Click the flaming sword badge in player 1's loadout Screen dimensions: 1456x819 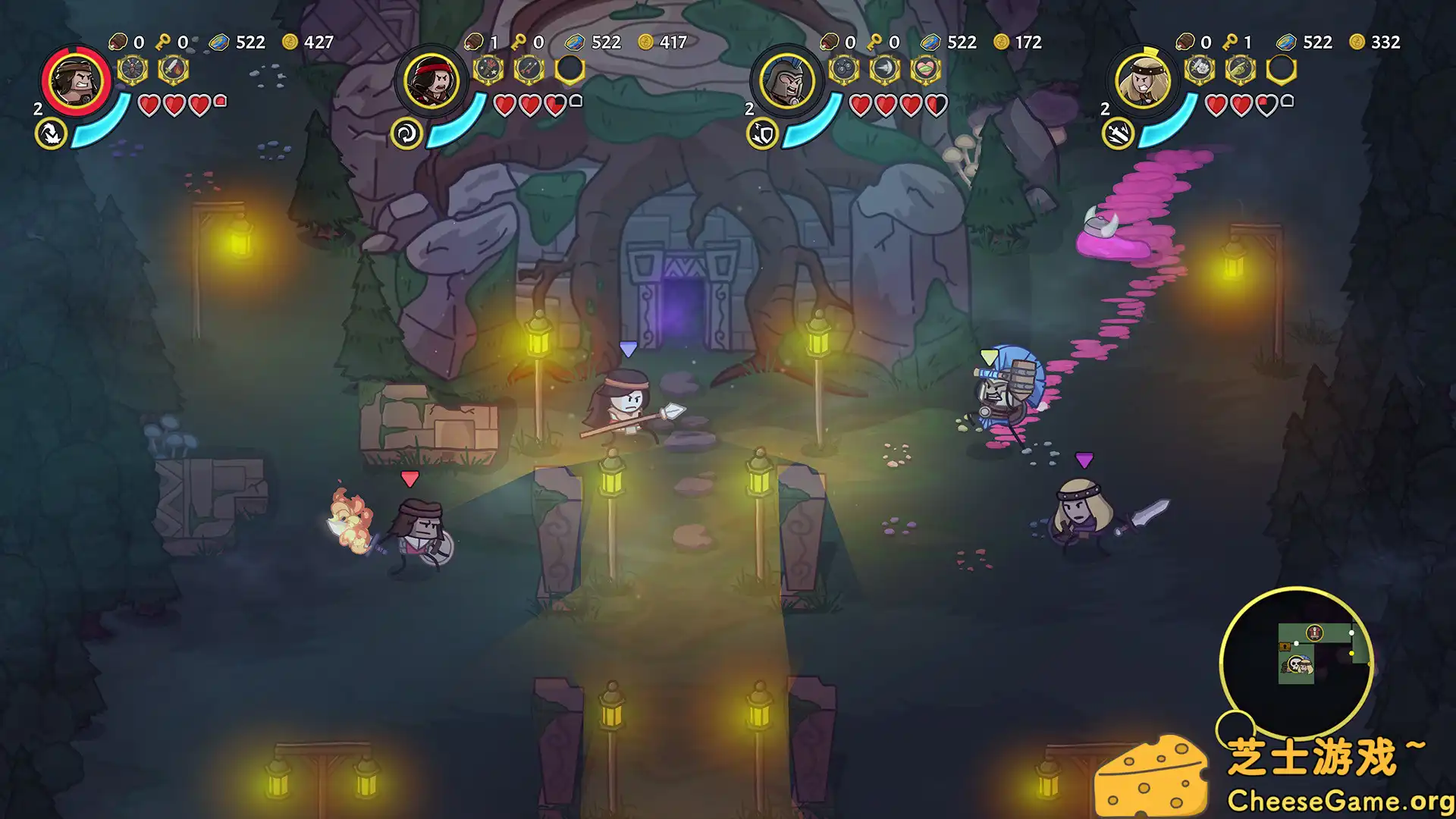click(x=174, y=70)
